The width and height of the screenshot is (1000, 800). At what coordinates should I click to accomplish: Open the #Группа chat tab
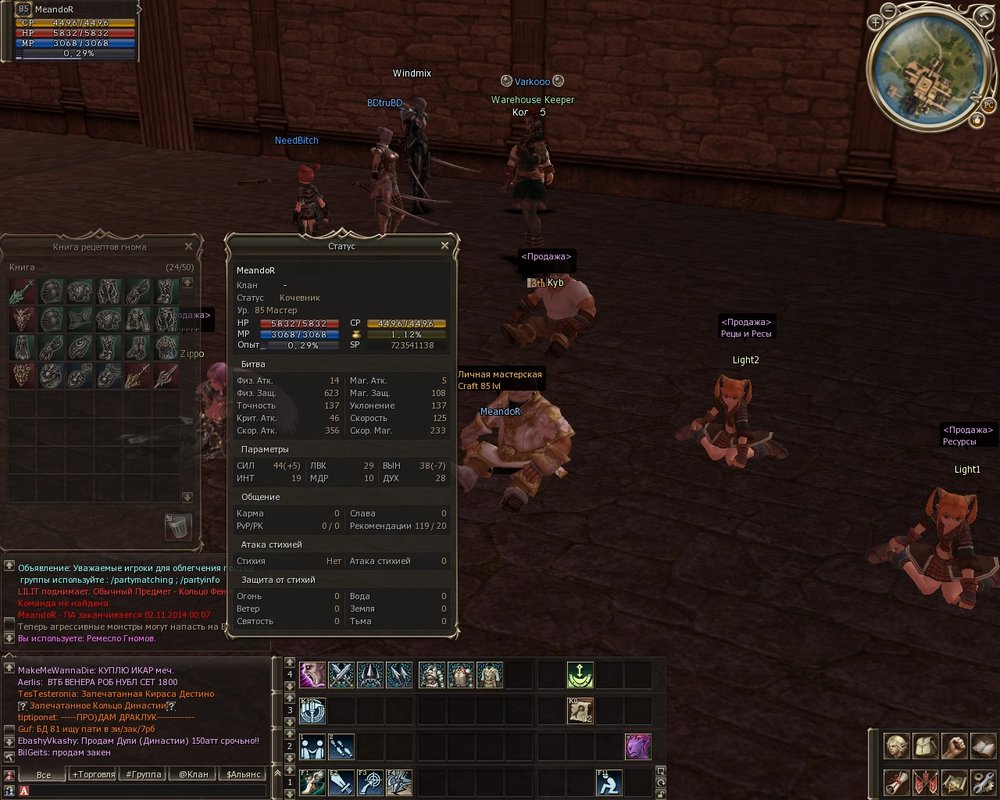pyautogui.click(x=143, y=774)
